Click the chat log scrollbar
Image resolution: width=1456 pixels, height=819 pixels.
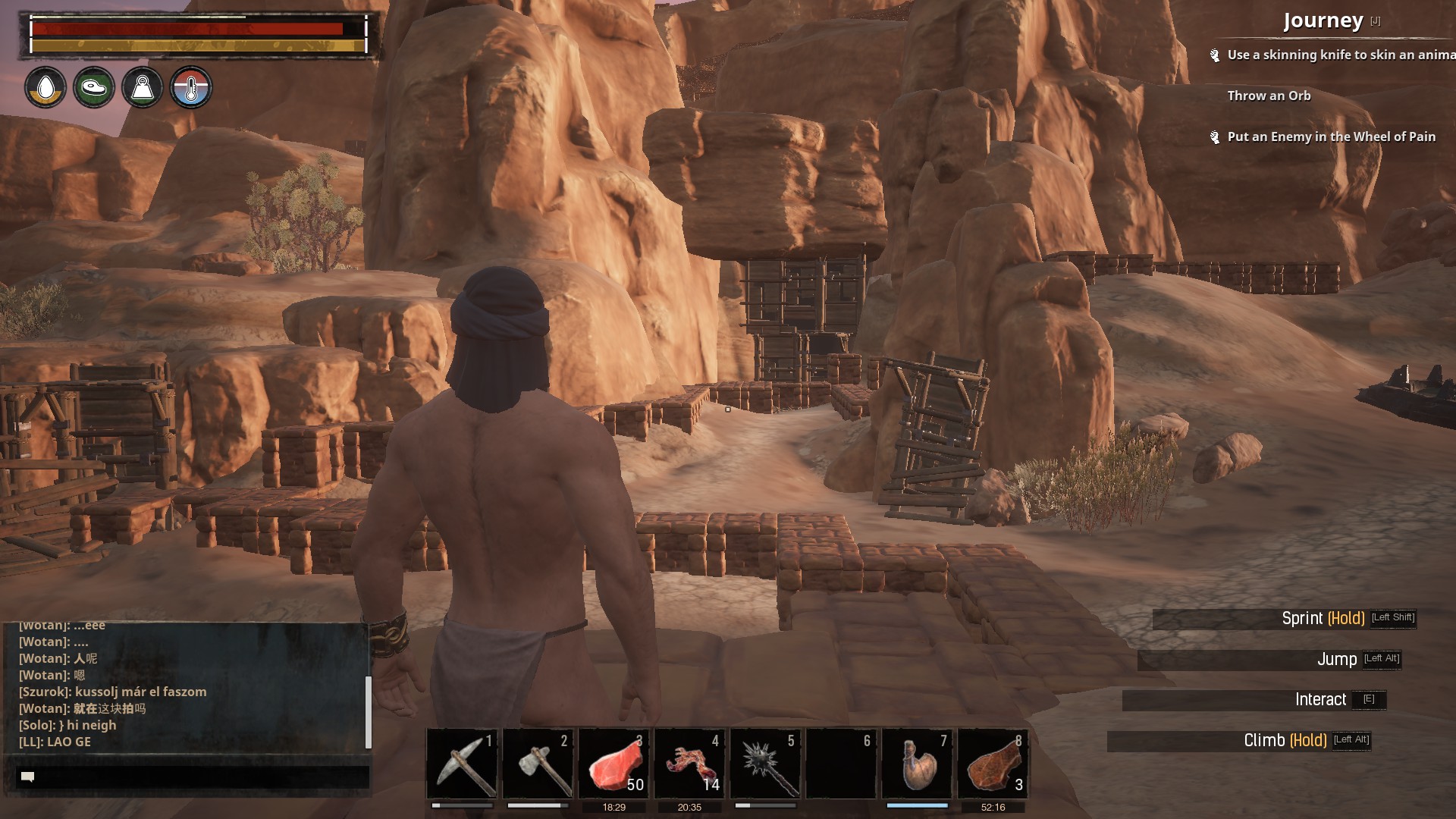pos(369,711)
